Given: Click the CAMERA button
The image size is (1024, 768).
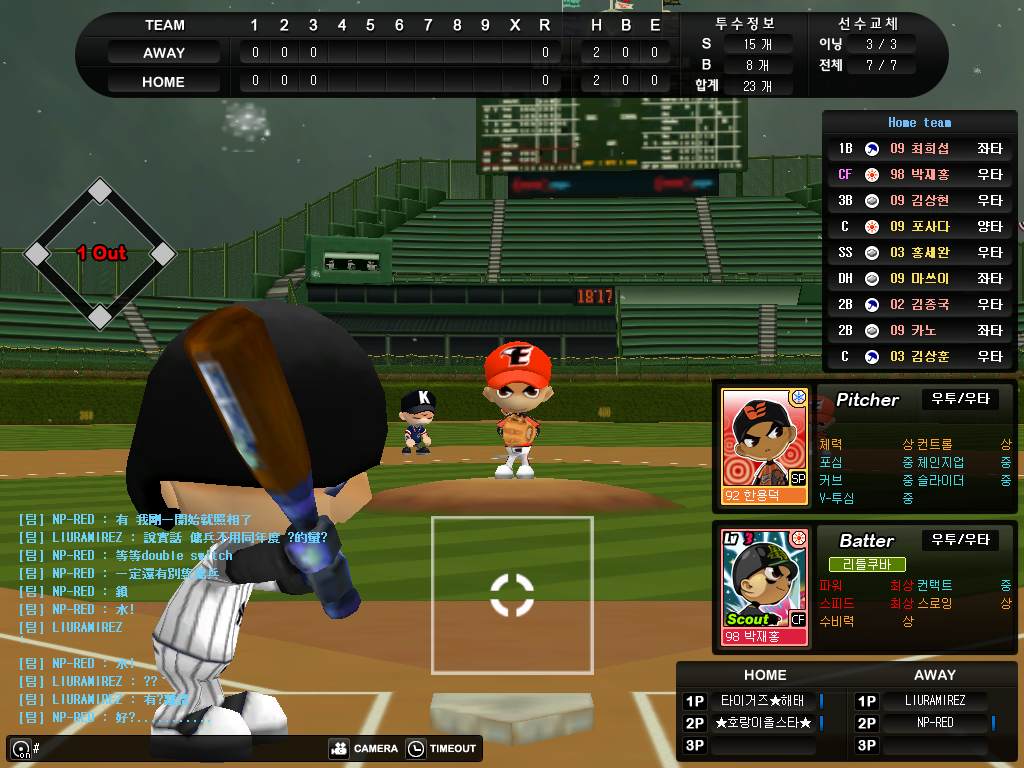Looking at the screenshot, I should click(363, 748).
